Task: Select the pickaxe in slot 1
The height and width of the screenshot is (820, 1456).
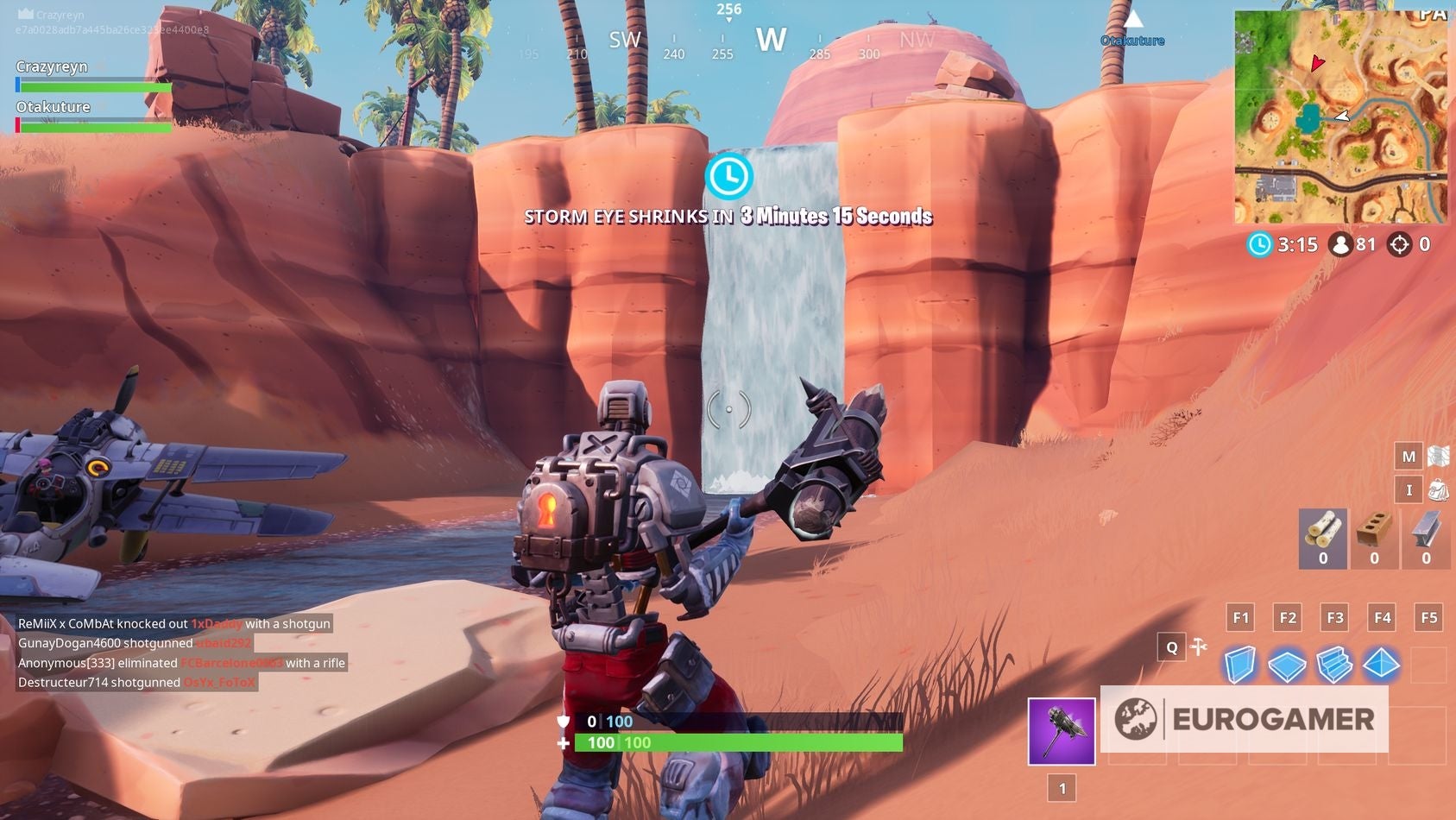Action: coord(1061,731)
